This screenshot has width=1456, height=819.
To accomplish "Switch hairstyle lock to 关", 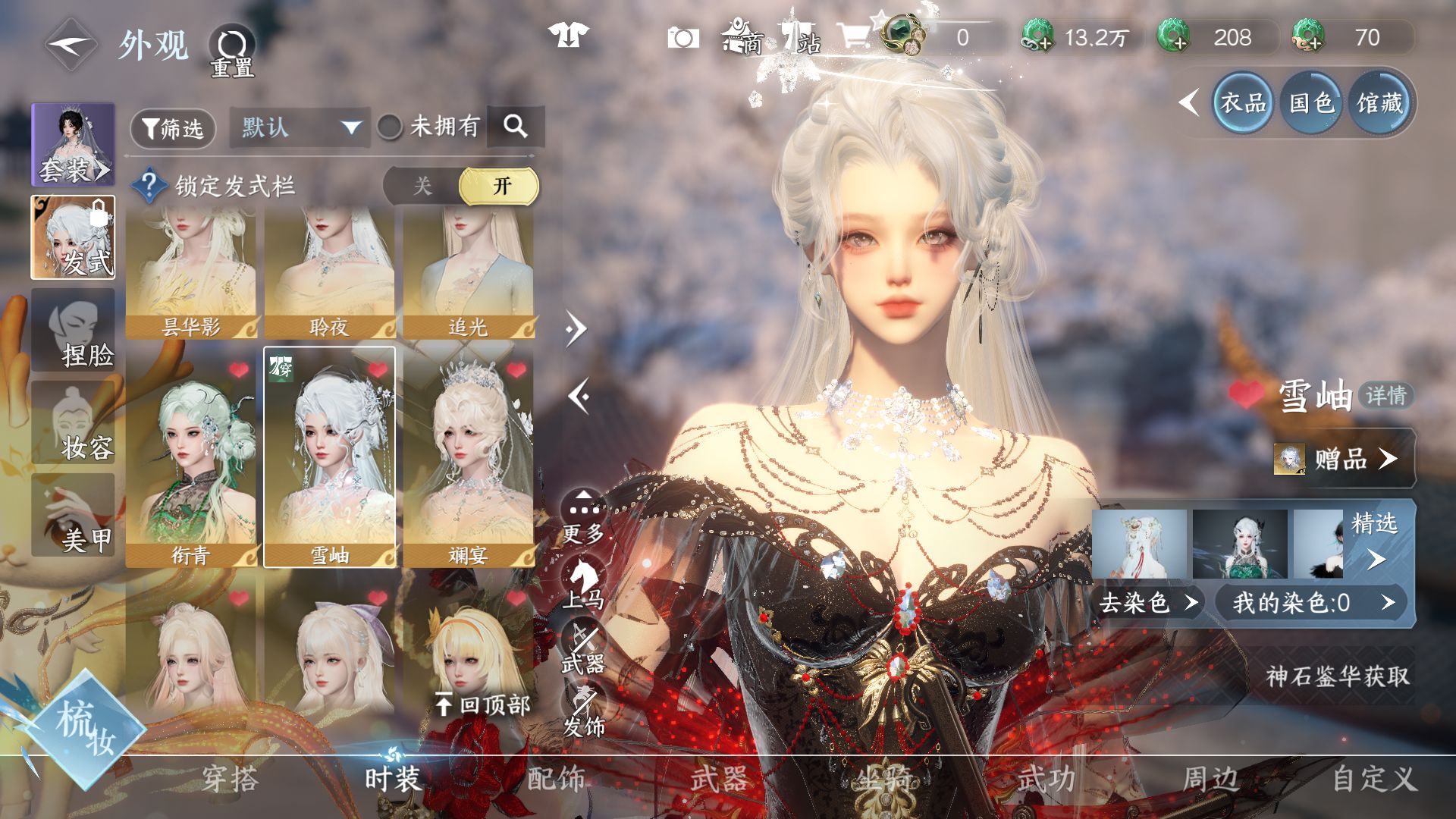I will point(422,186).
